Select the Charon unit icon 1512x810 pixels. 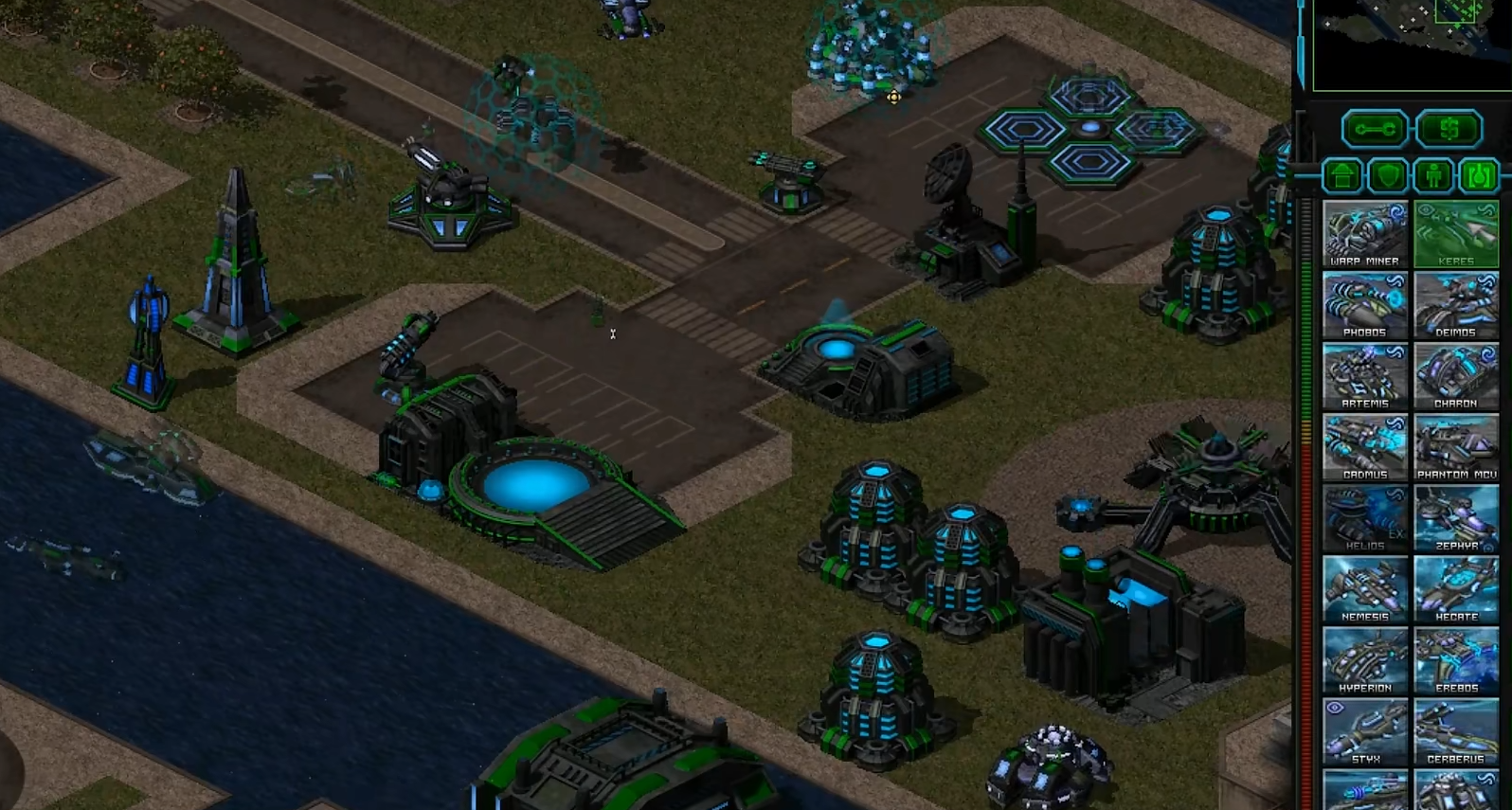click(1456, 375)
